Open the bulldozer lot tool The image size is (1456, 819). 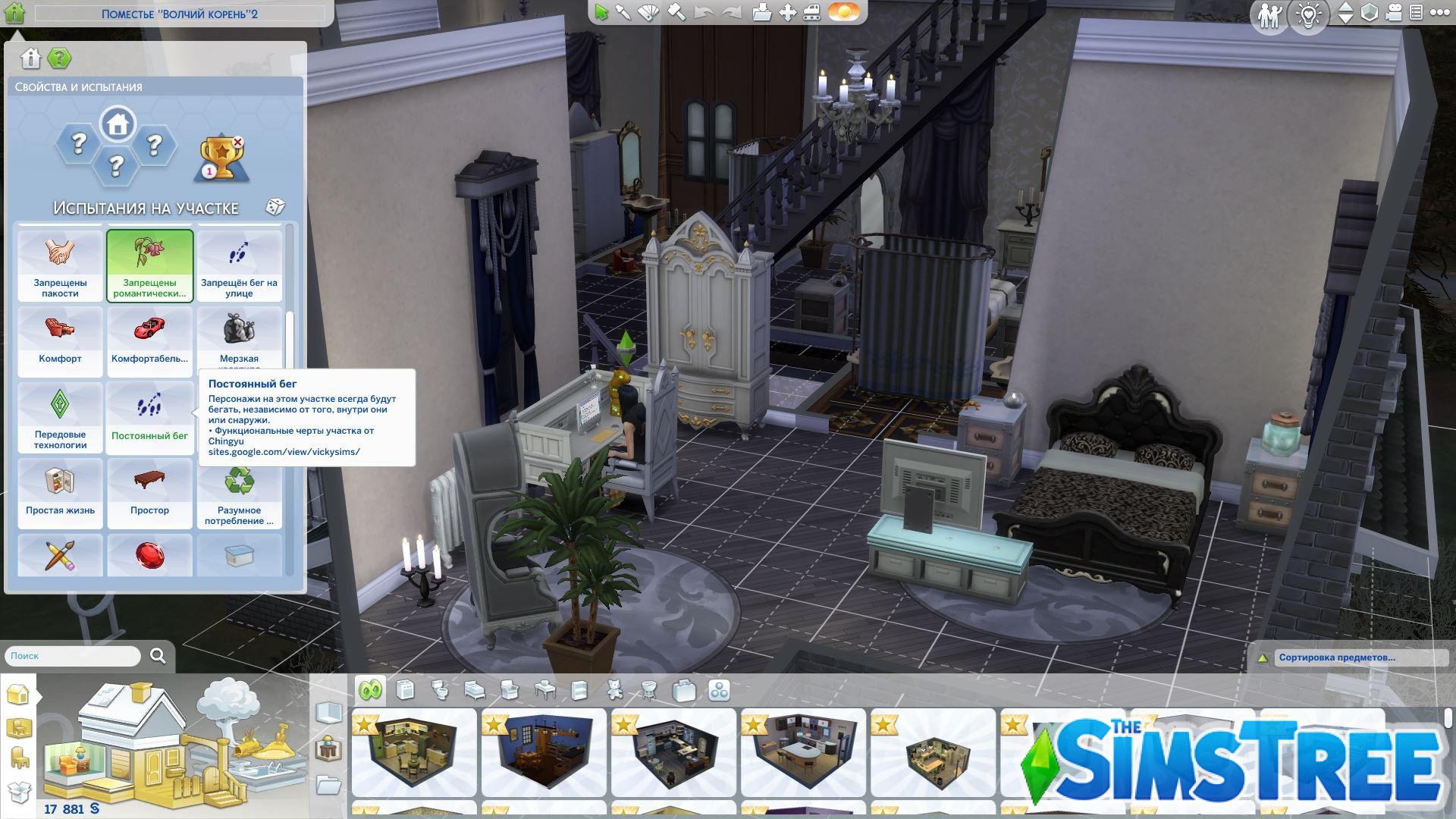point(811,12)
